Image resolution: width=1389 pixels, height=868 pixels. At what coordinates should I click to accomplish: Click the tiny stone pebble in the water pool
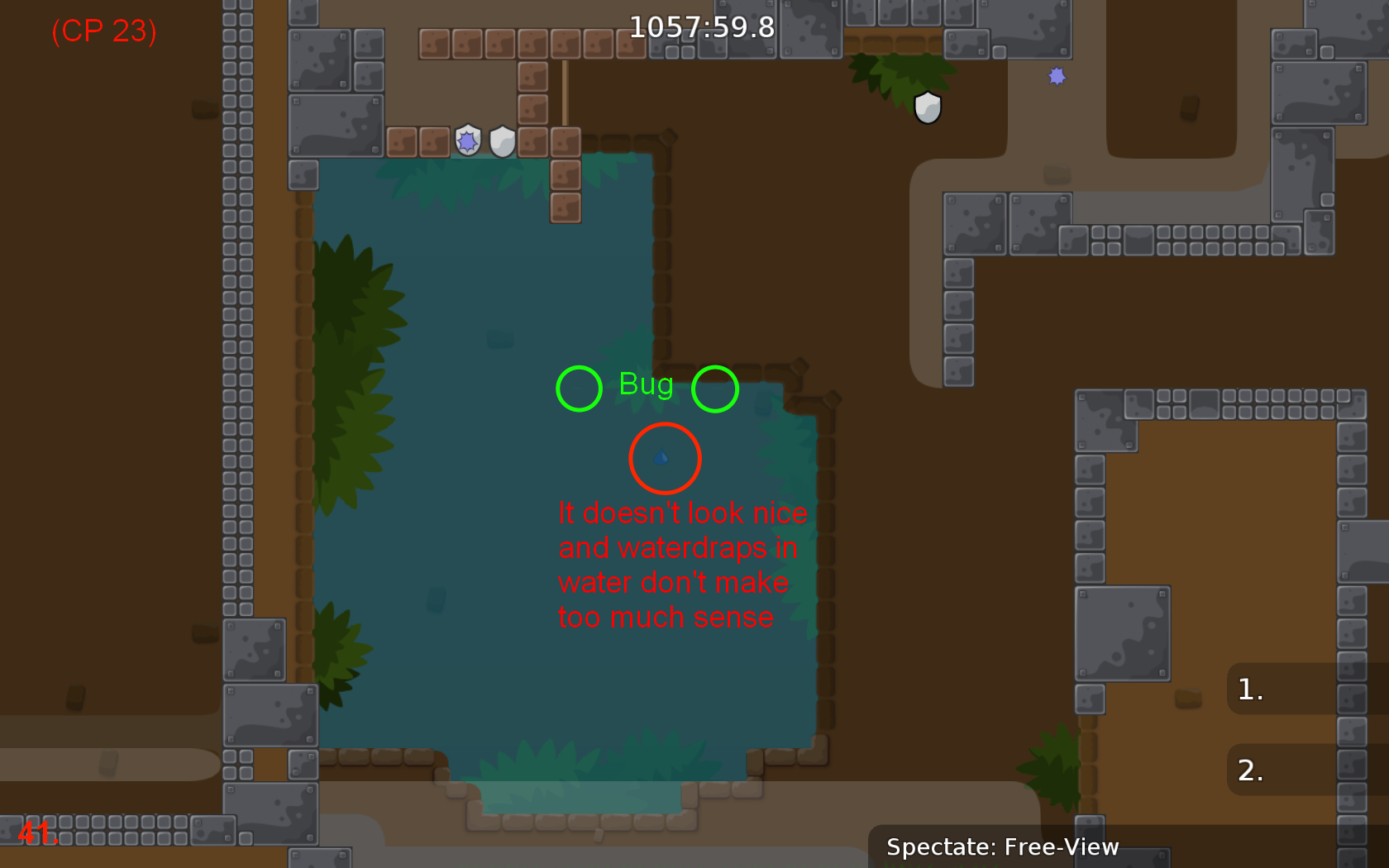pos(501,339)
